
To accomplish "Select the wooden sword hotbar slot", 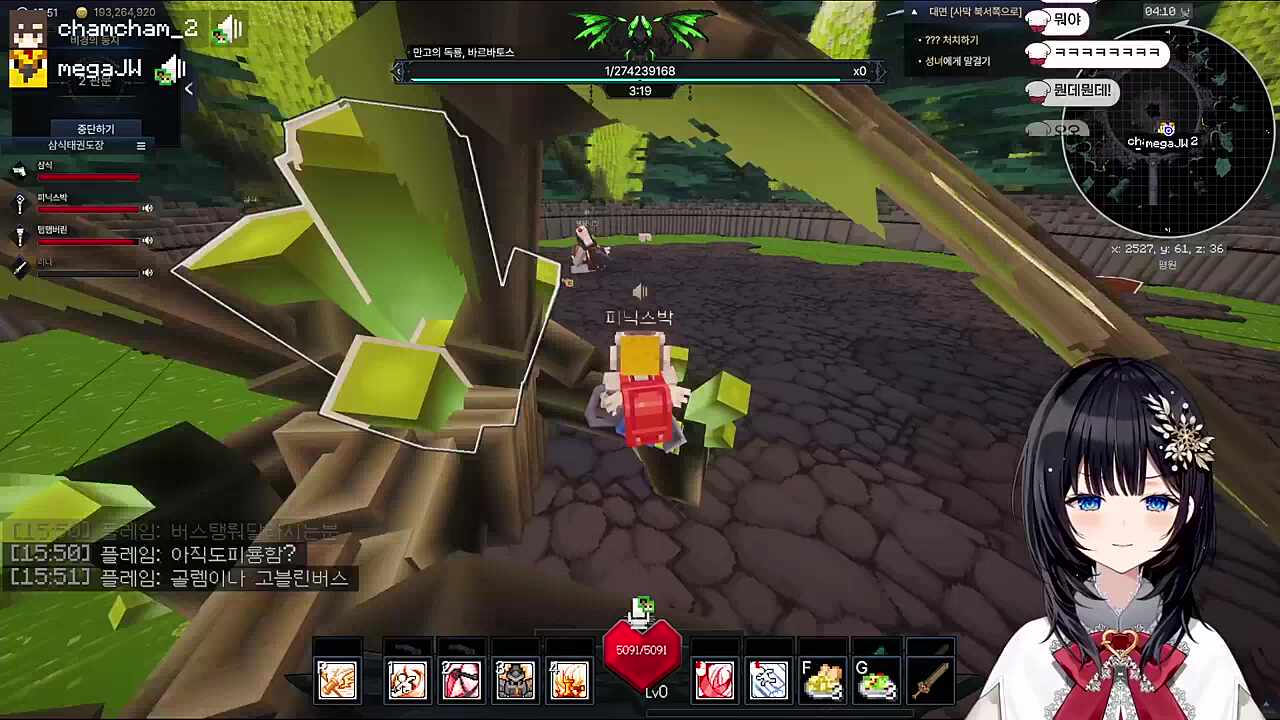I will pyautogui.click(x=931, y=680).
